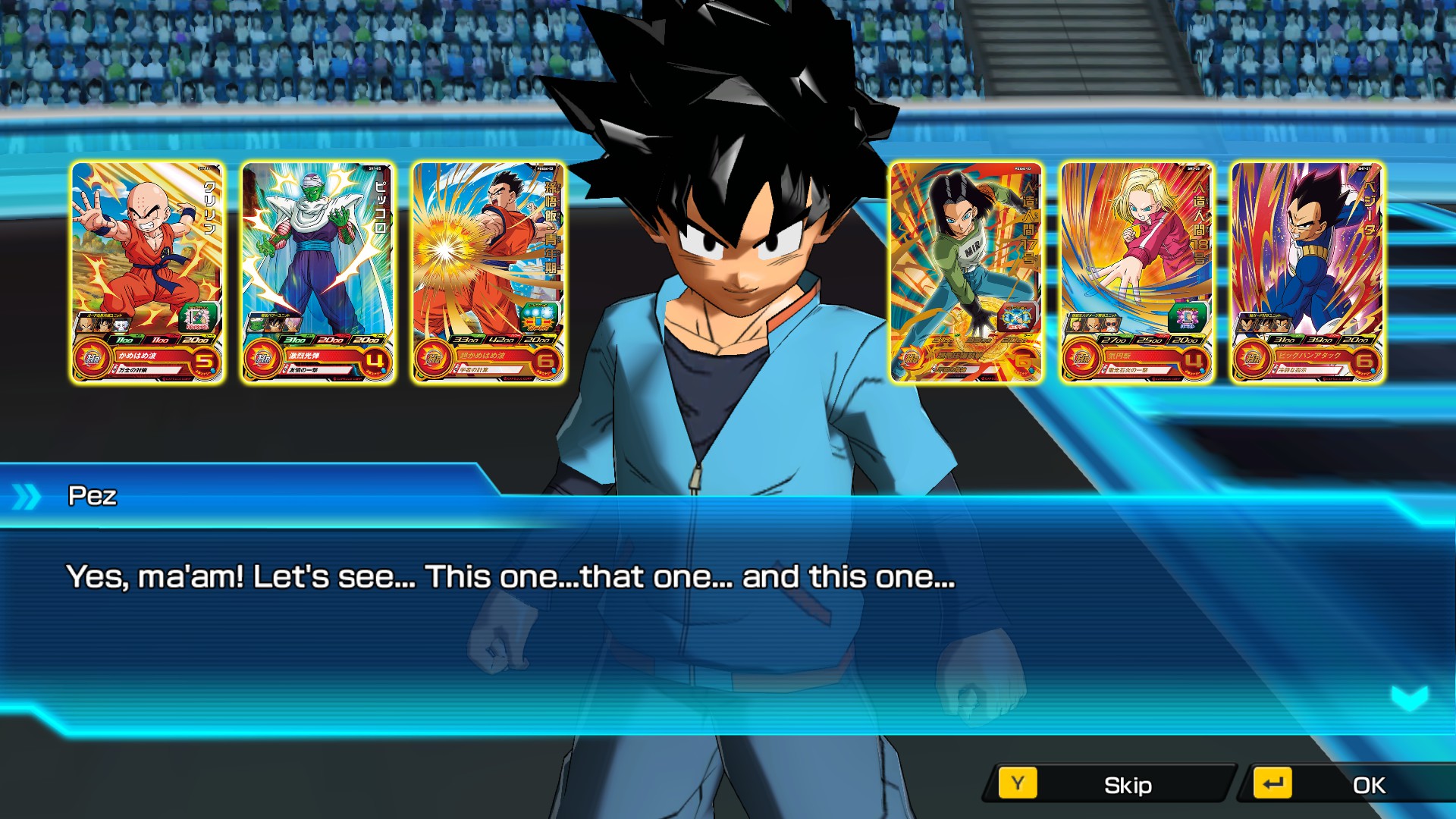The height and width of the screenshot is (819, 1456).
Task: Choose the Piccolo card
Action: pyautogui.click(x=318, y=271)
